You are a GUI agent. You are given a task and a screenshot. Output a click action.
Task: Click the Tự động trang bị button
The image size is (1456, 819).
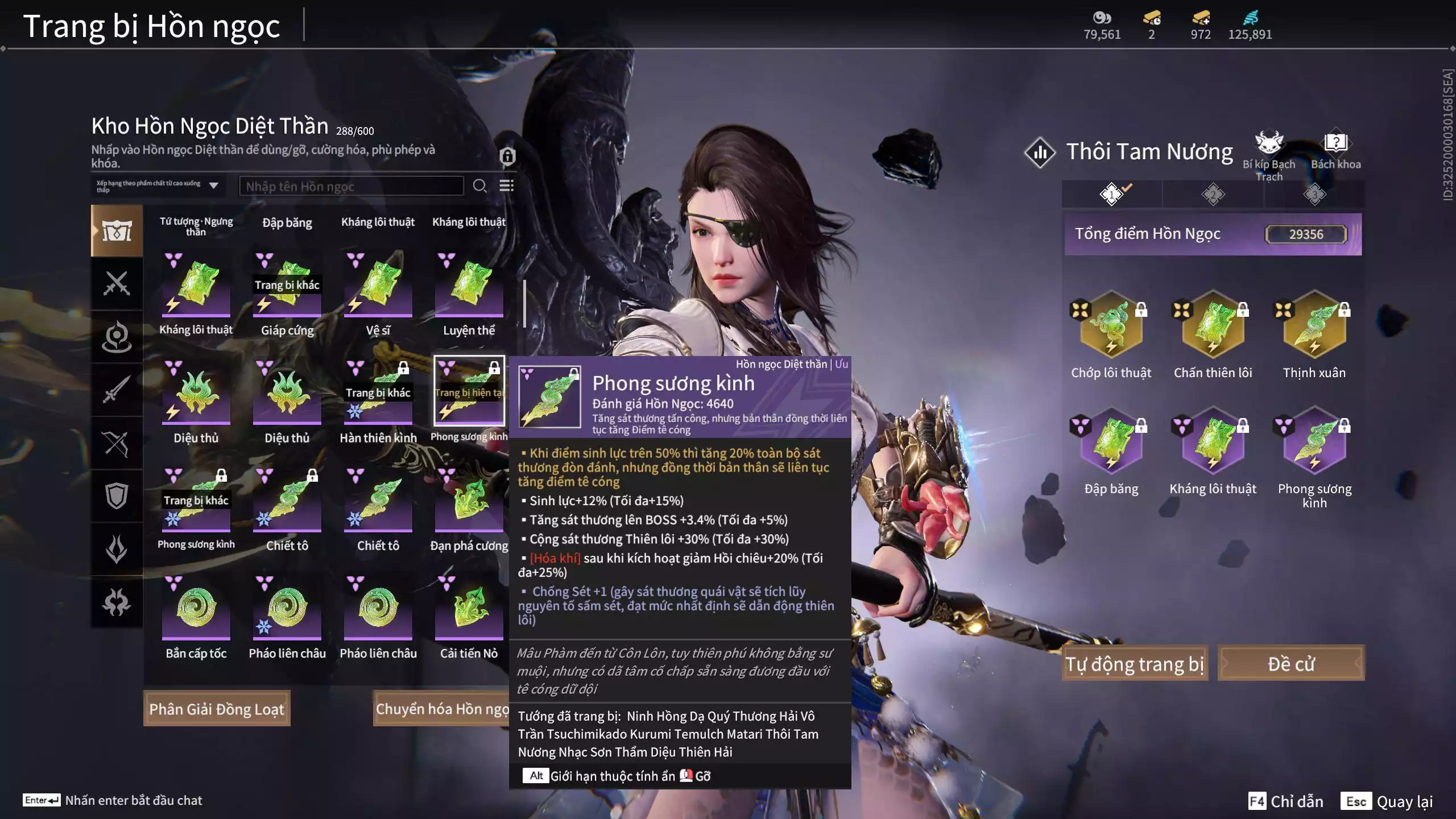click(1135, 663)
